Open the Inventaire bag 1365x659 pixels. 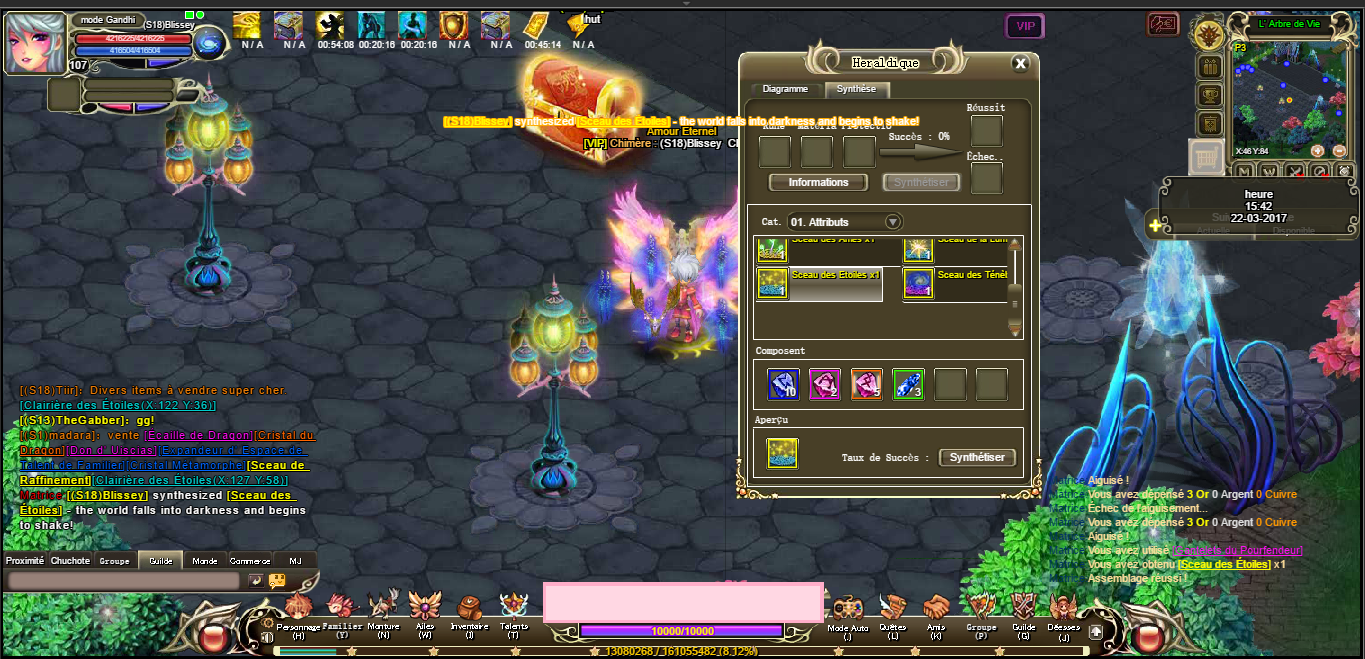[469, 608]
